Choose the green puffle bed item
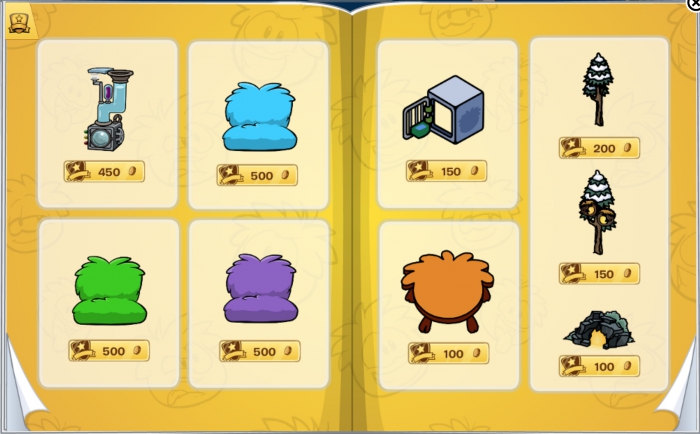The image size is (700, 434). click(x=109, y=291)
